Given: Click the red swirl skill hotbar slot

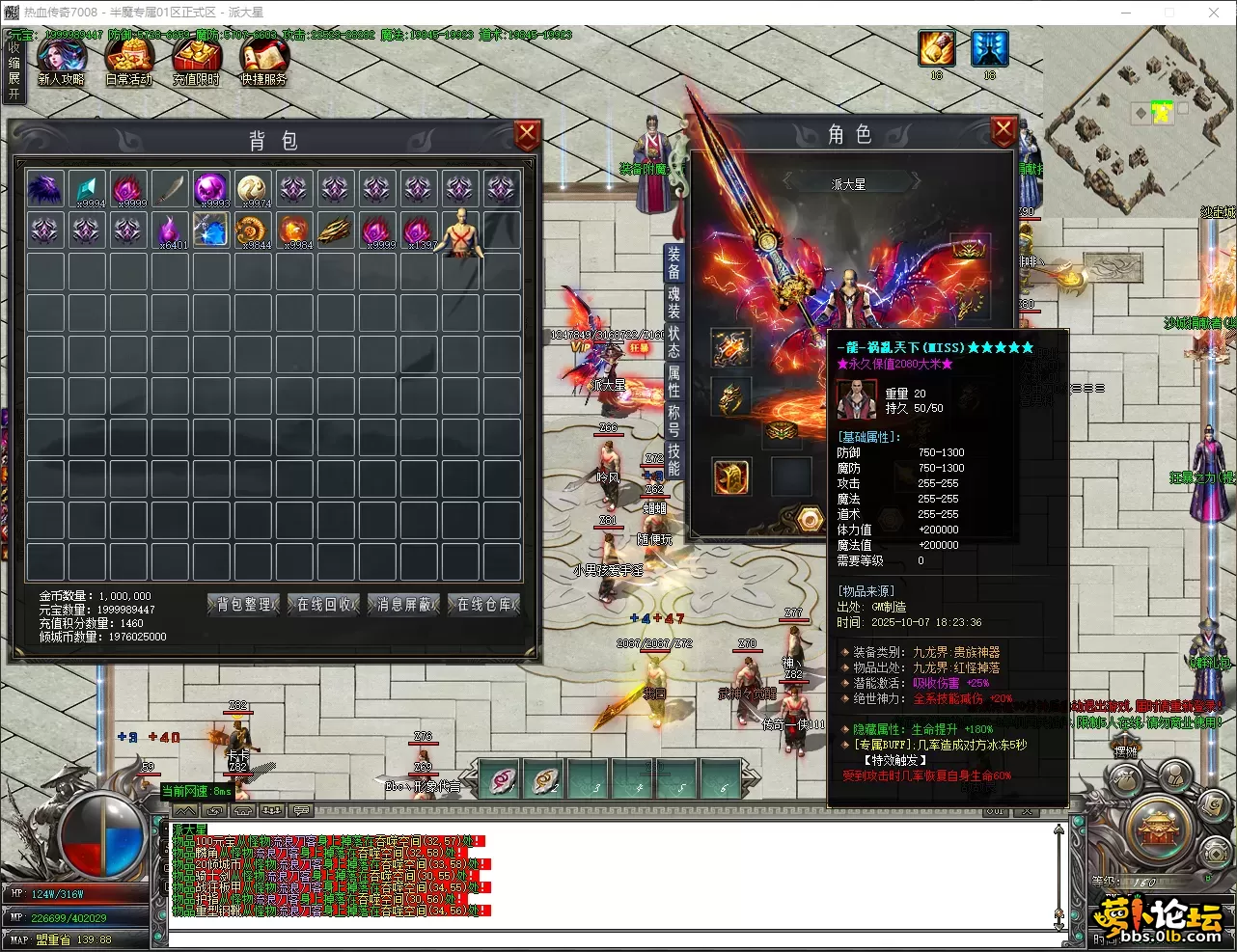Looking at the screenshot, I should 502,779.
